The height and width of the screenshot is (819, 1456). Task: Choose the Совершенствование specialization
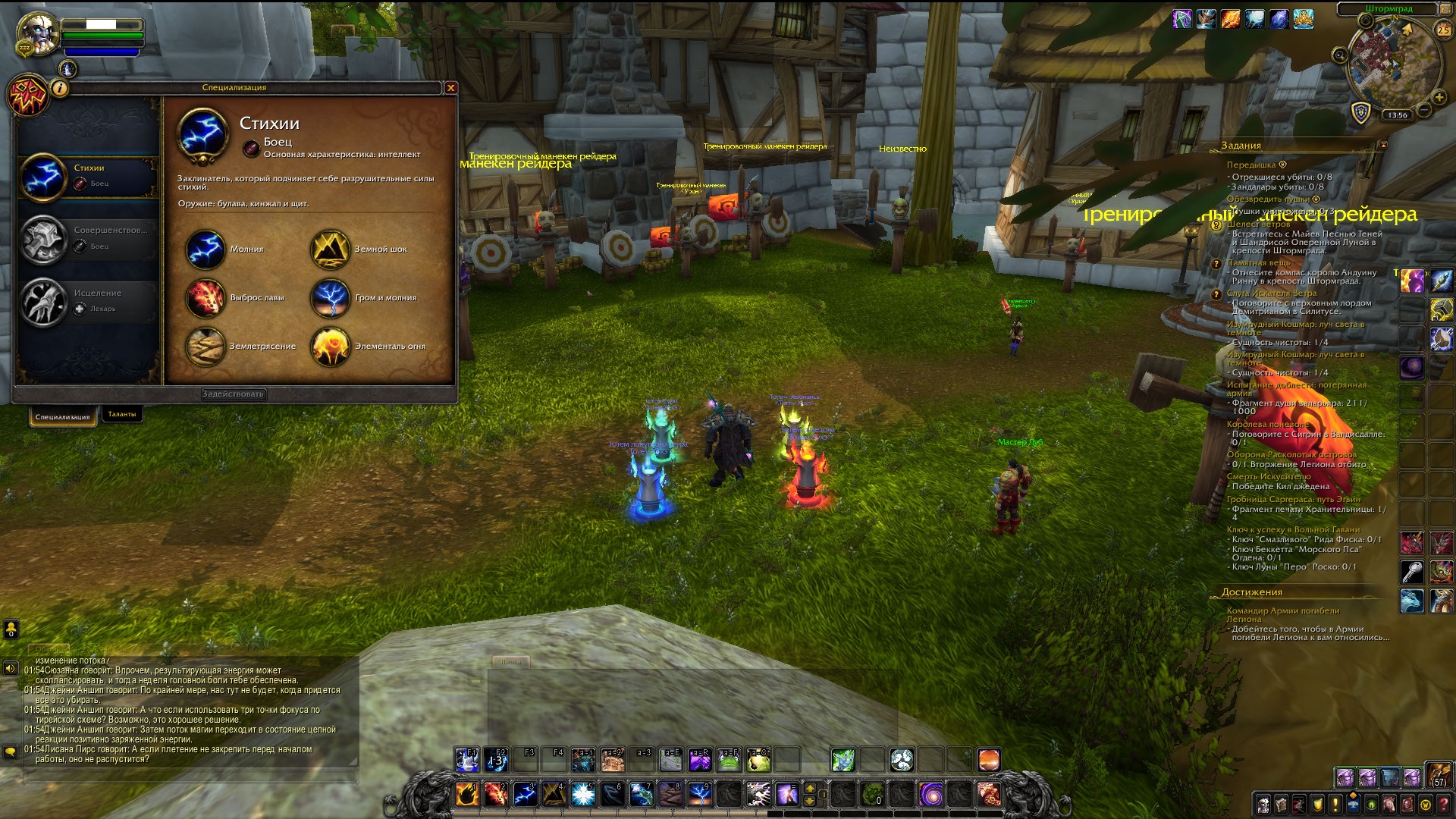[x=88, y=238]
